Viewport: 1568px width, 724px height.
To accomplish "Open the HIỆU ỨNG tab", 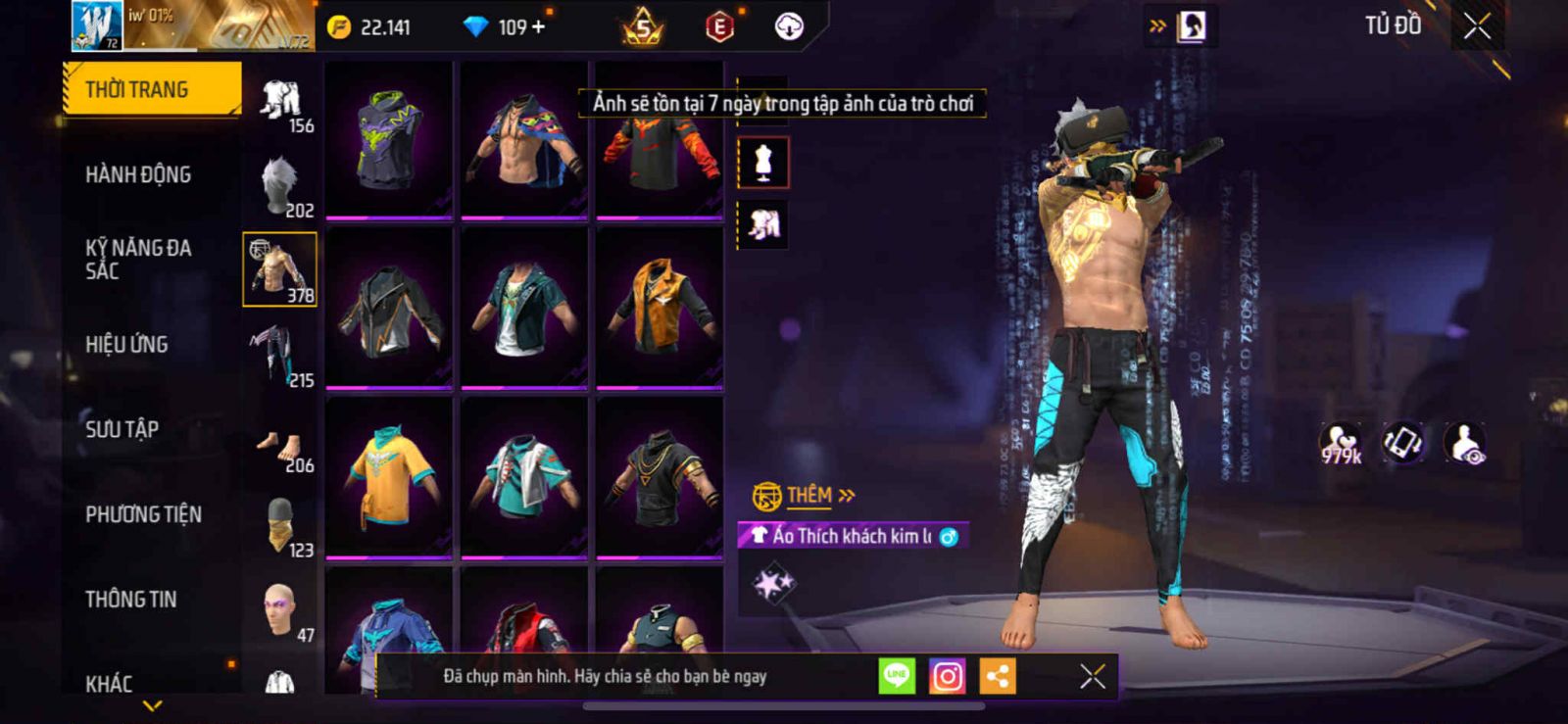I will pyautogui.click(x=126, y=345).
